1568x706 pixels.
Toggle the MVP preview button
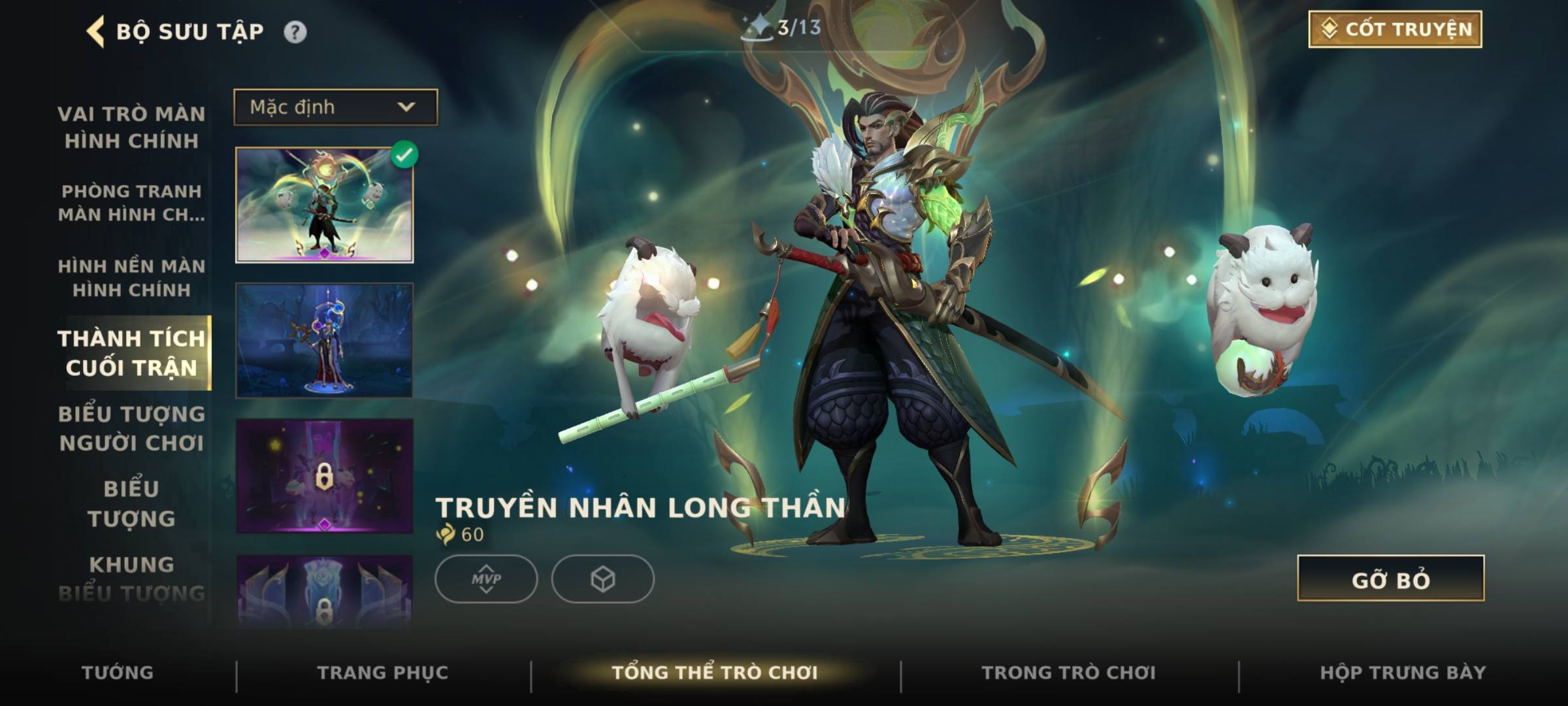click(x=486, y=579)
